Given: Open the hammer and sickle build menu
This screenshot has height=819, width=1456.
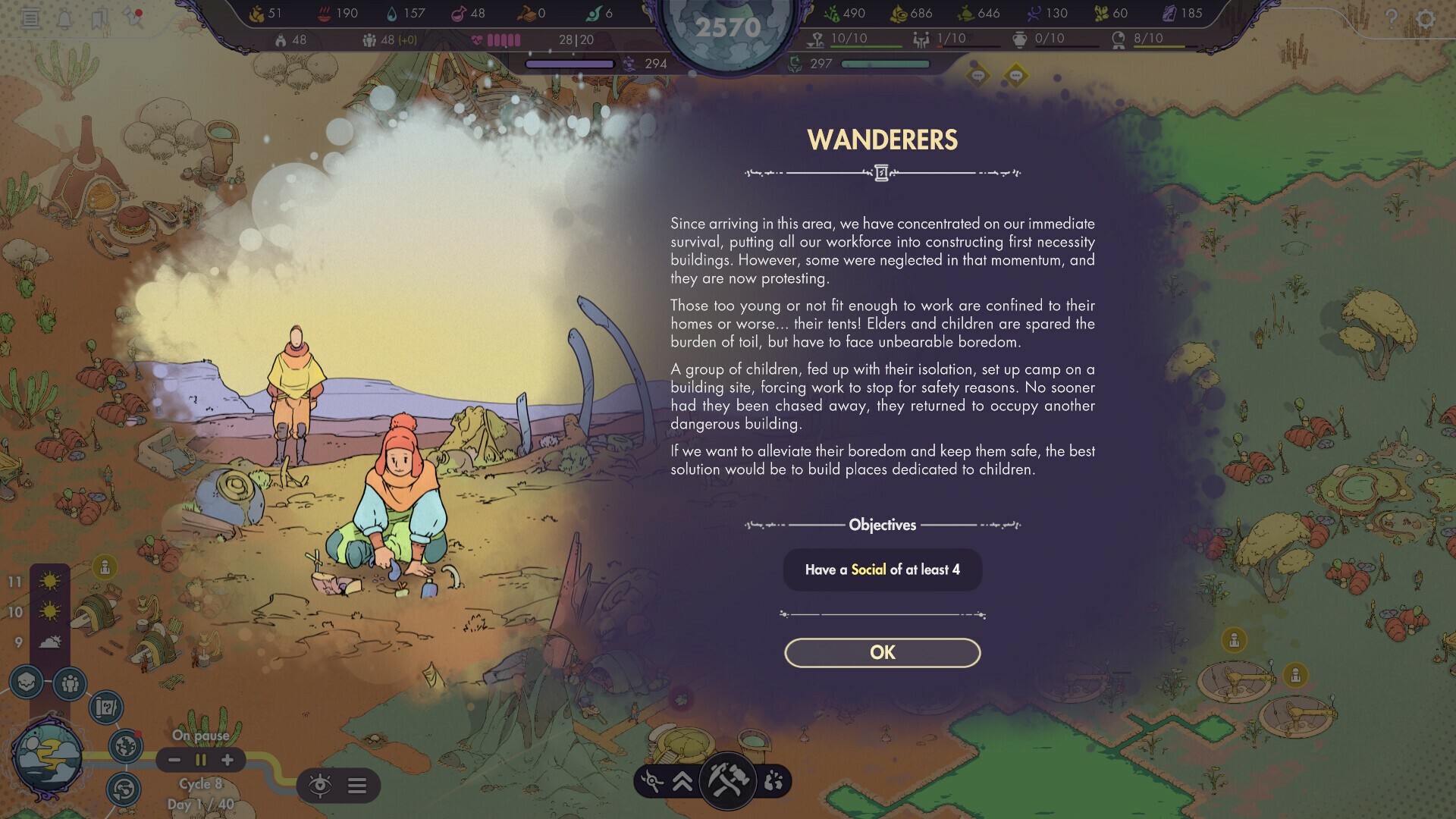Looking at the screenshot, I should (727, 780).
